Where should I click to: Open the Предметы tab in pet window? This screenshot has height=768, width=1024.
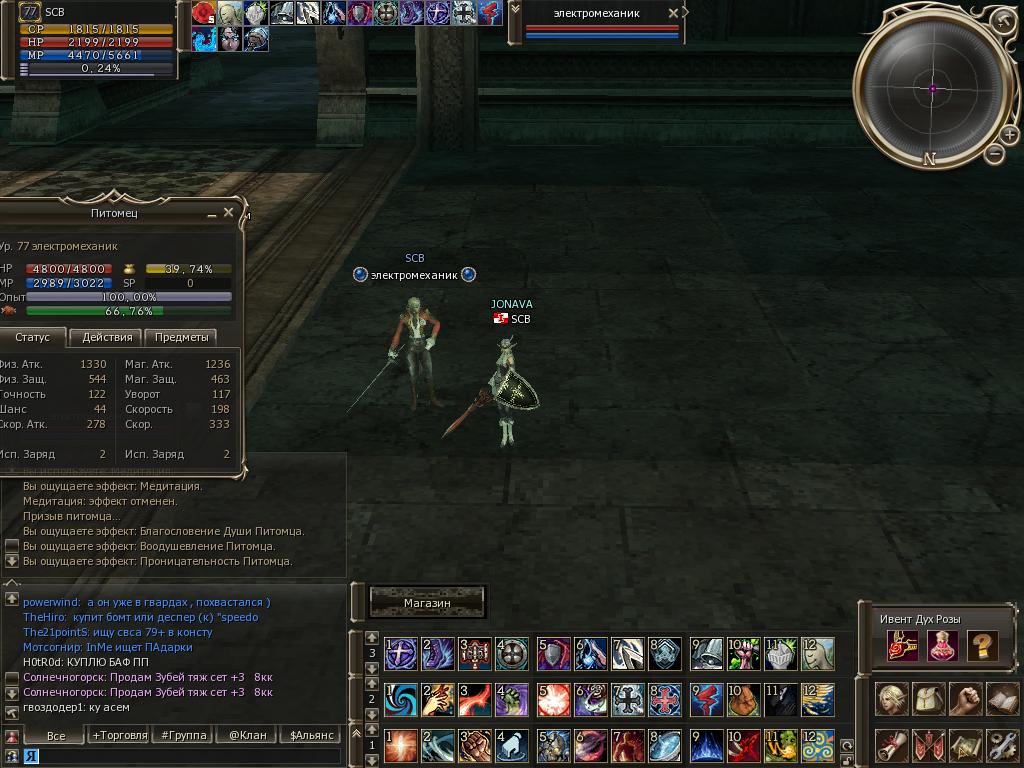click(181, 337)
